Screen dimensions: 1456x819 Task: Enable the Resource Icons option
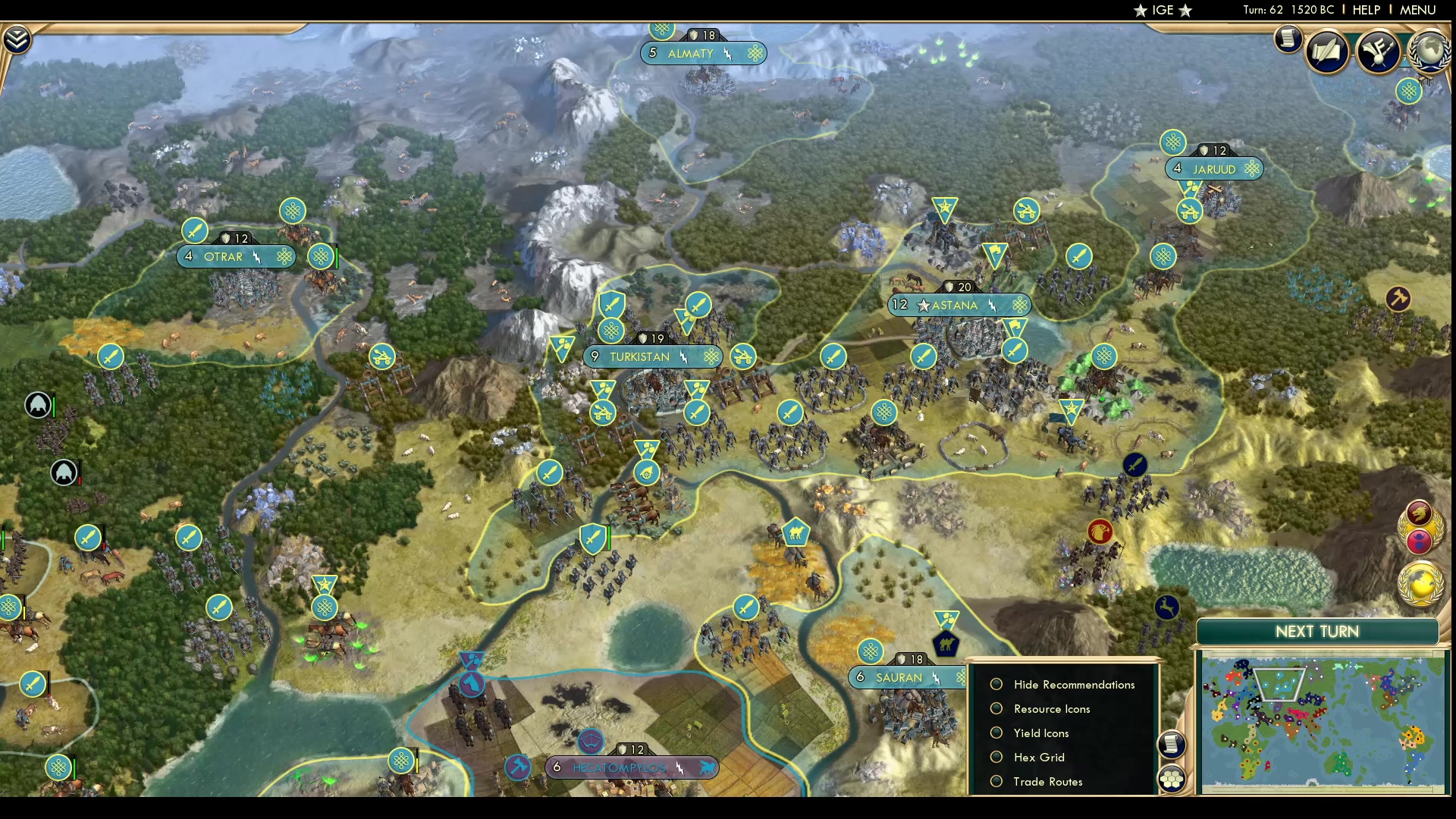pyautogui.click(x=996, y=709)
